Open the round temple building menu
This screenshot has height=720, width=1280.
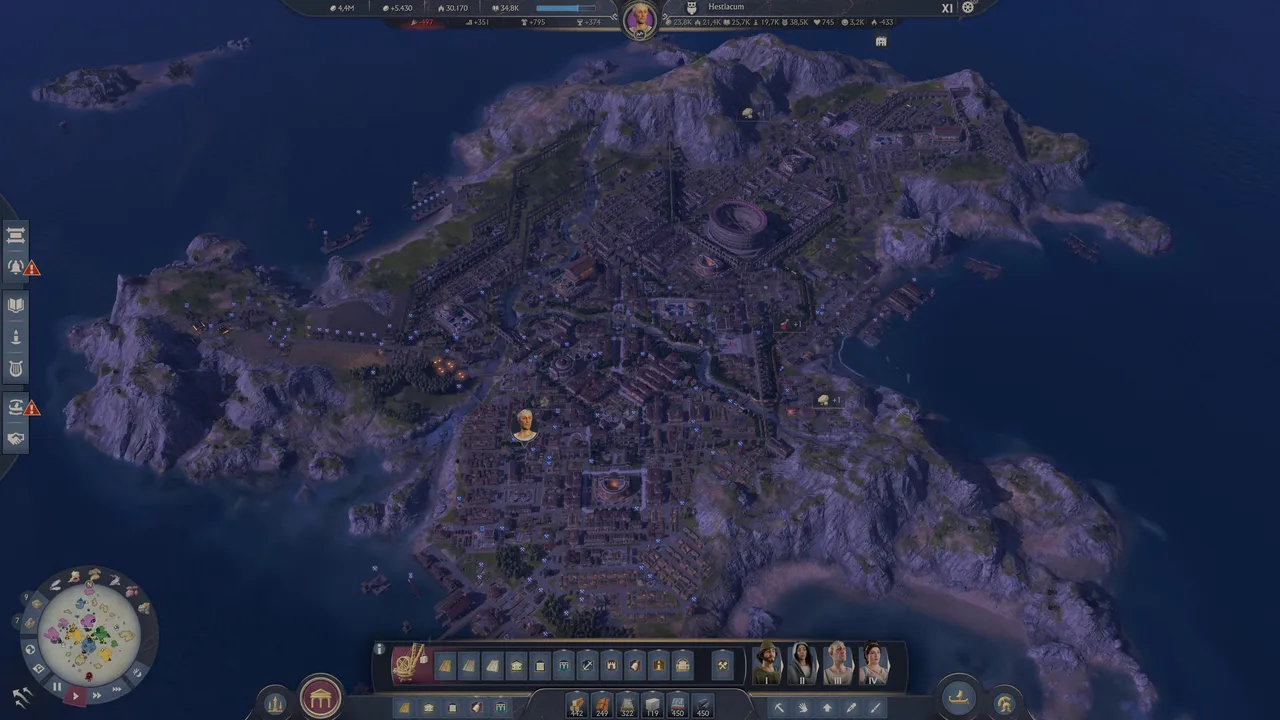pyautogui.click(x=320, y=697)
